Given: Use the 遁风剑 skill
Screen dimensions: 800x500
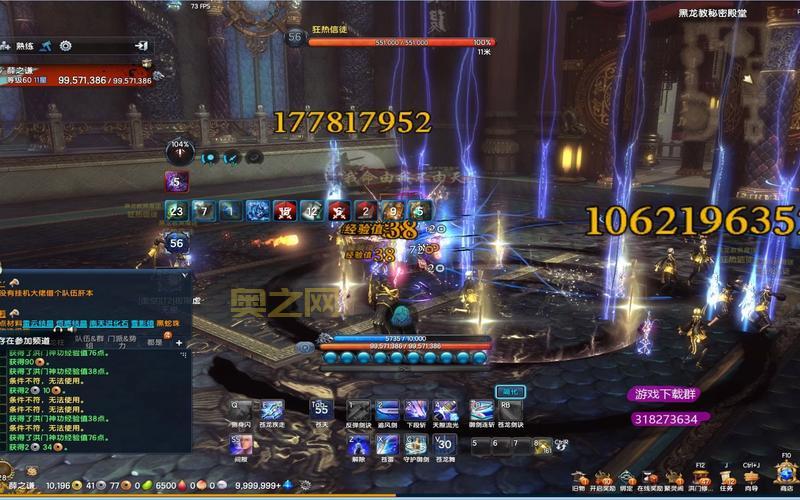Looking at the screenshot, I should point(388,410).
